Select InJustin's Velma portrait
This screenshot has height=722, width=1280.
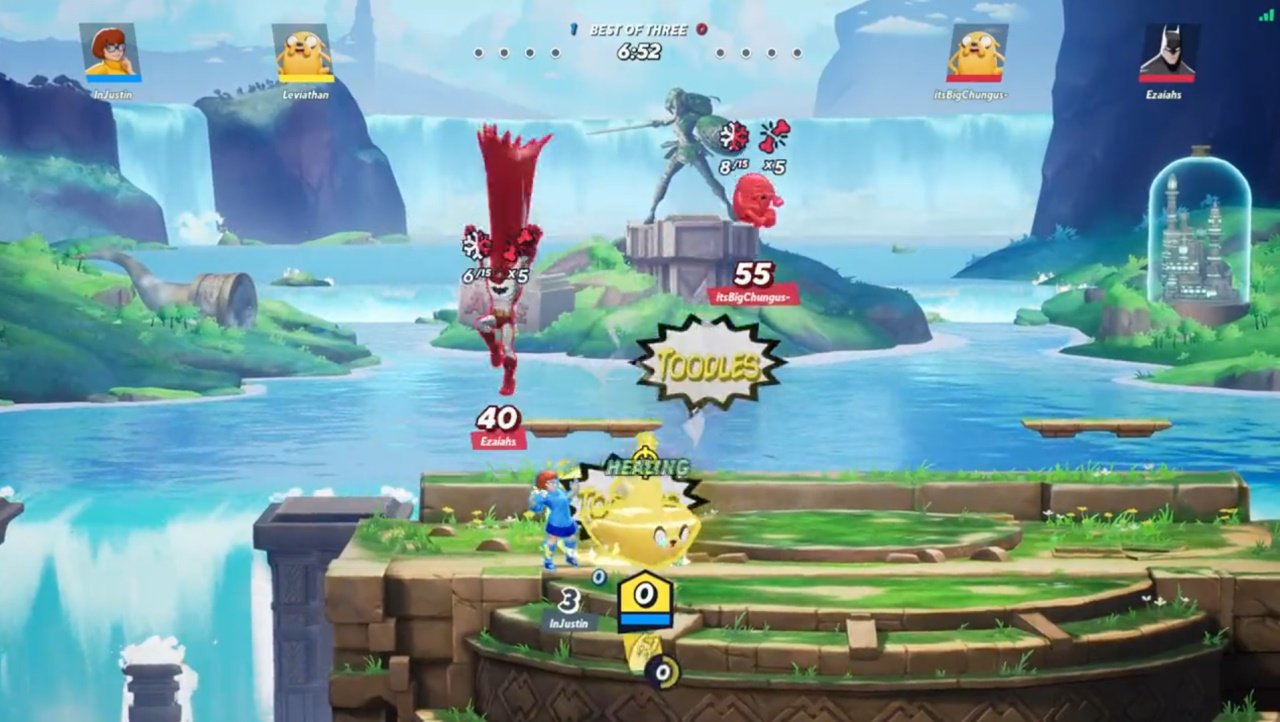[x=110, y=52]
